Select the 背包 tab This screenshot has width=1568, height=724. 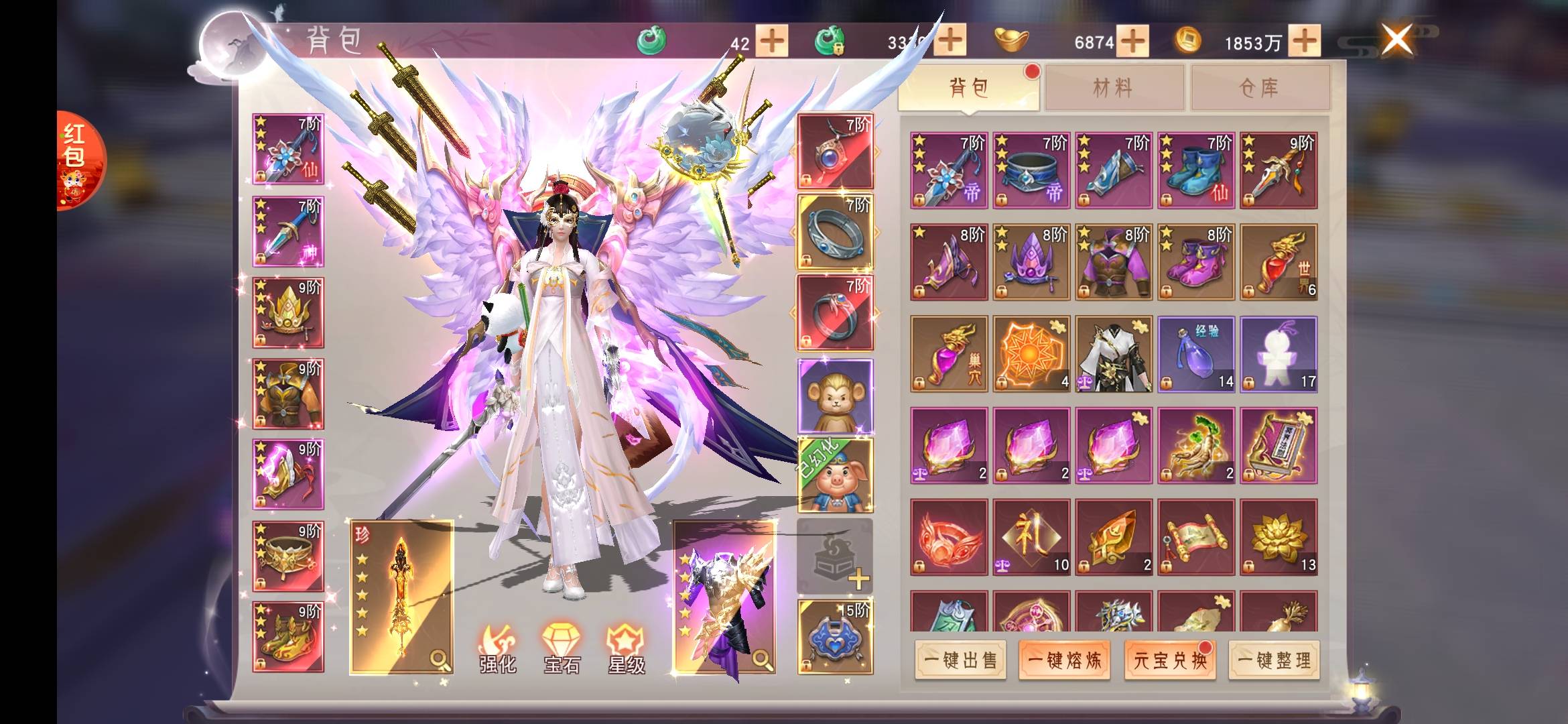(x=968, y=88)
